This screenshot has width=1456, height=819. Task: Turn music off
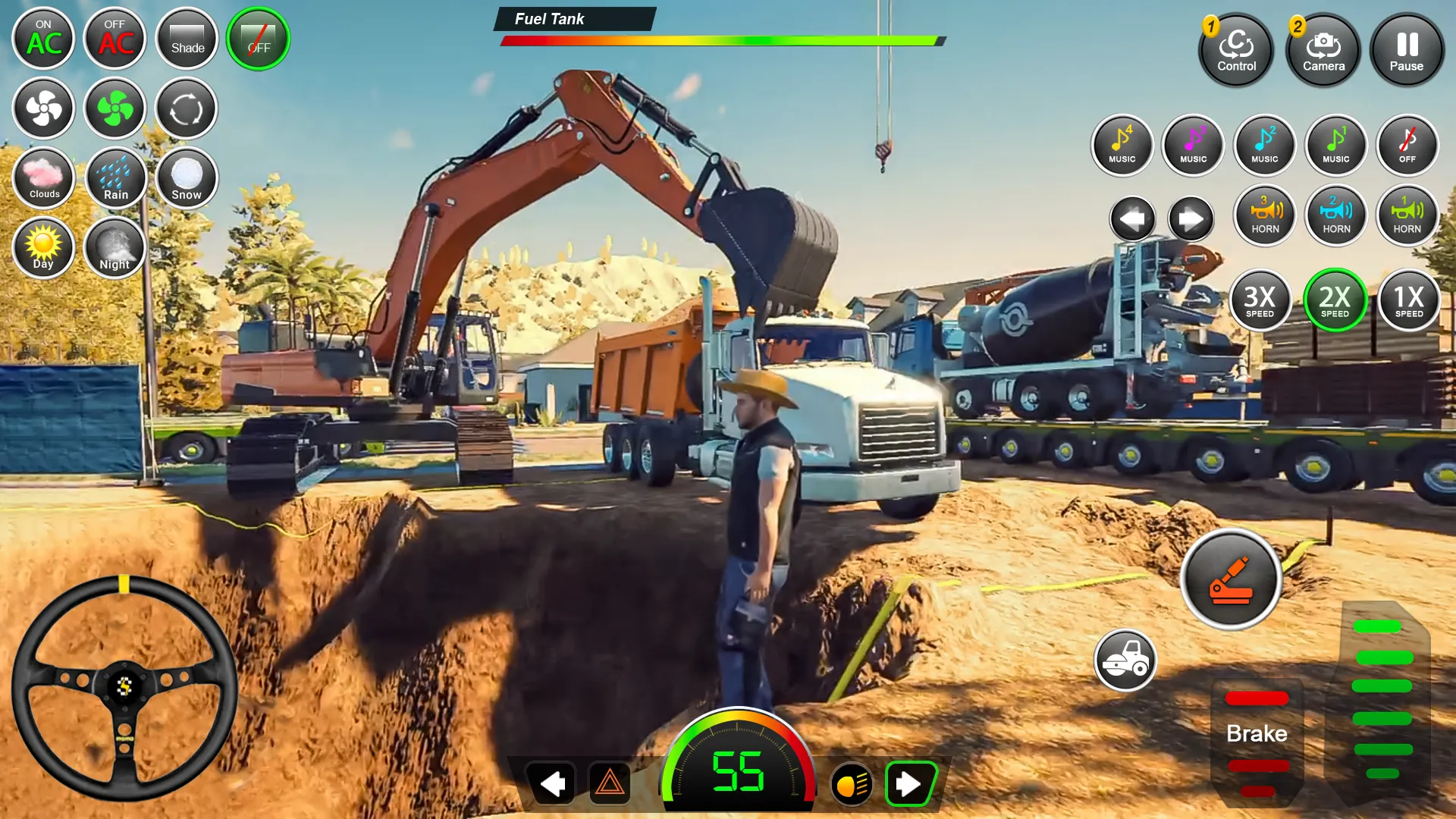[x=1407, y=145]
